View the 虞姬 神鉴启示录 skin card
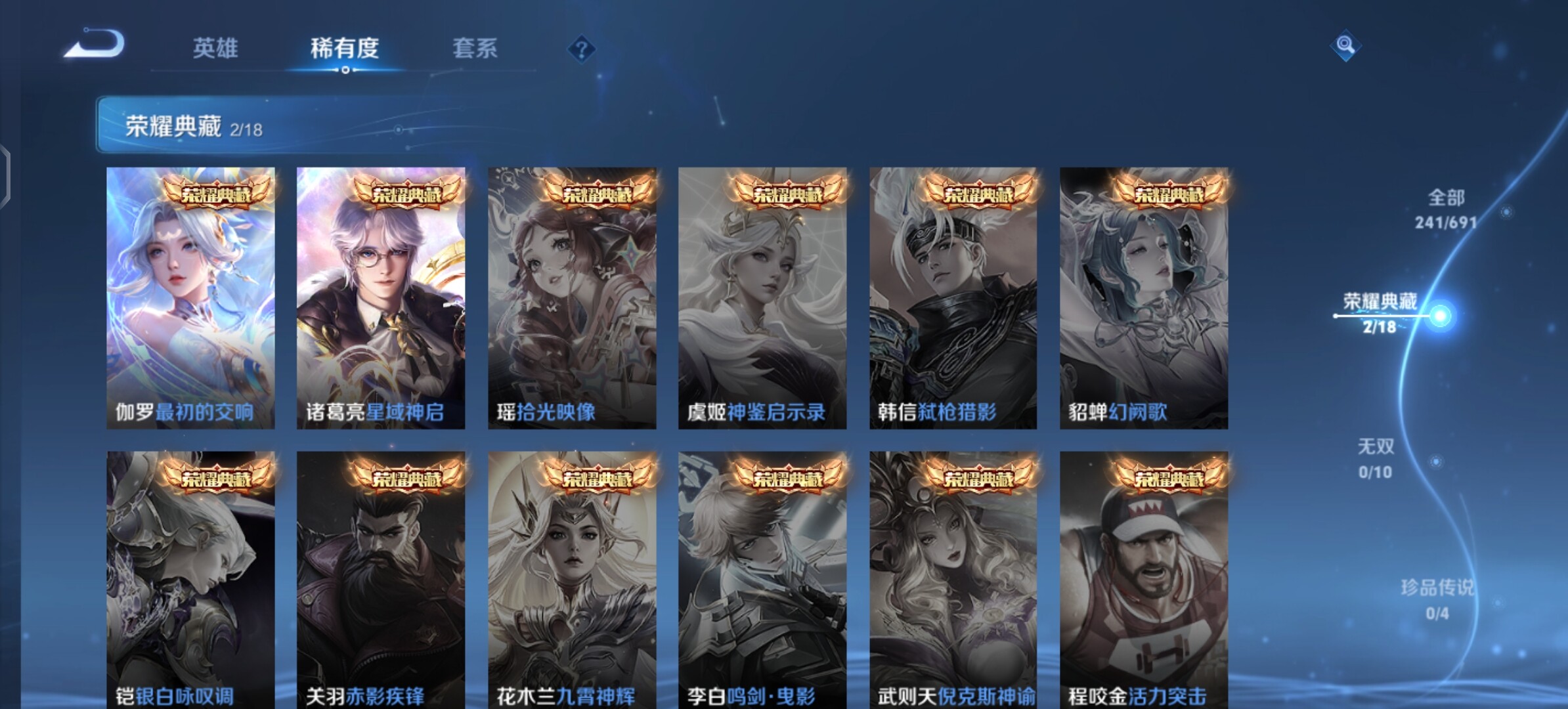Image resolution: width=1568 pixels, height=709 pixels. [x=762, y=299]
